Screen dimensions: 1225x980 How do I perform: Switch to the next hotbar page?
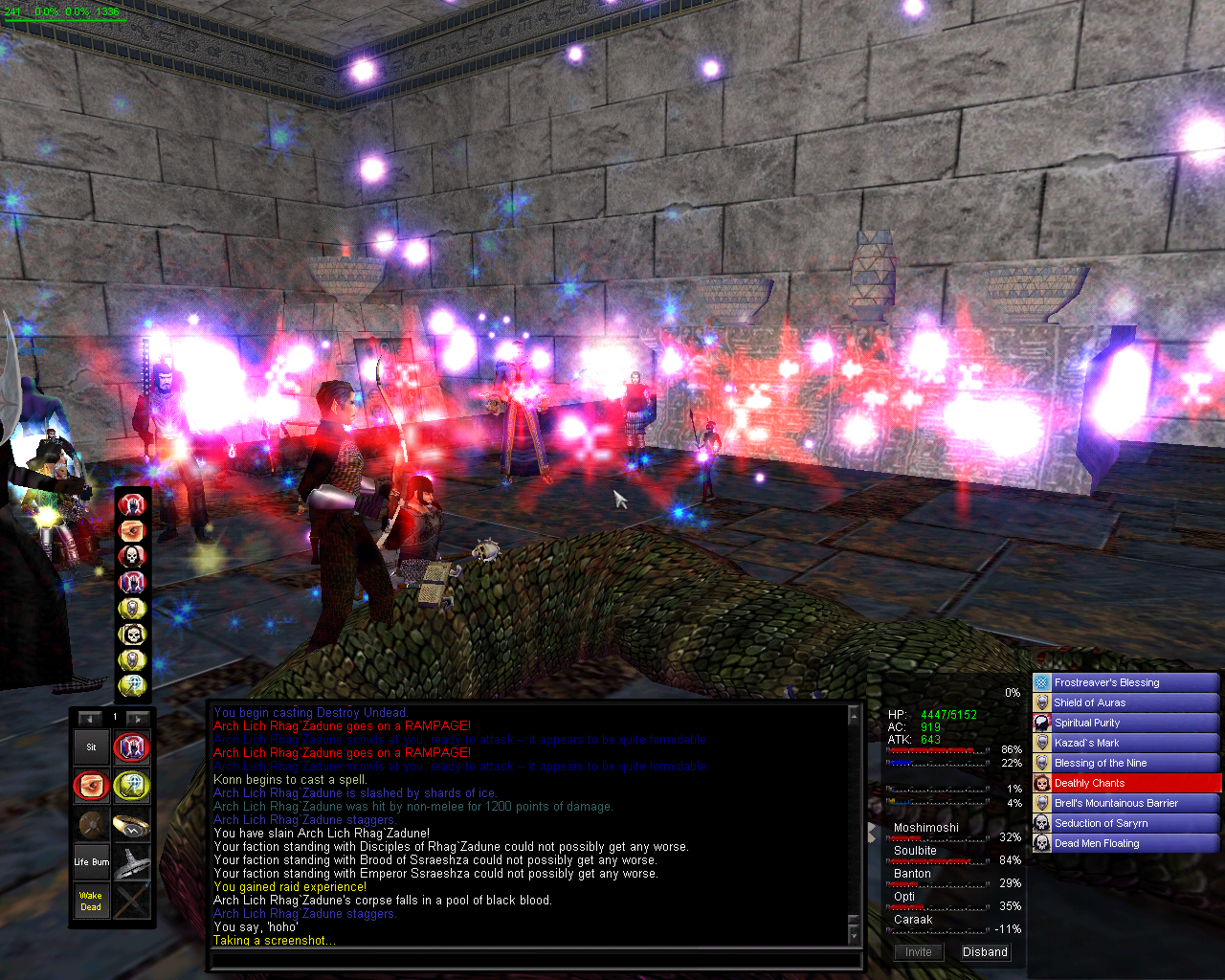tap(138, 718)
